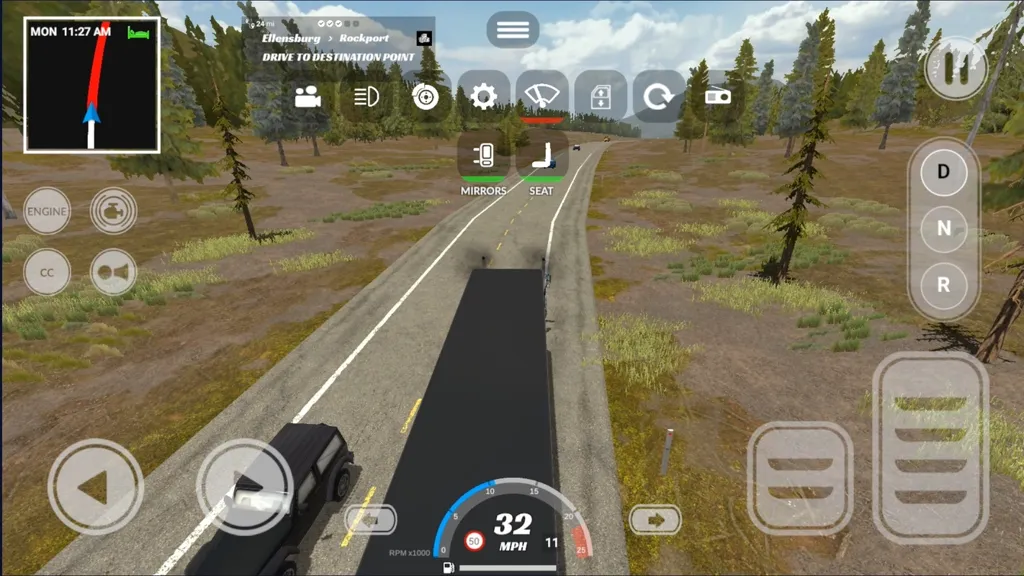Select R reverse gear
Viewport: 1024px width, 576px height.
(943, 283)
